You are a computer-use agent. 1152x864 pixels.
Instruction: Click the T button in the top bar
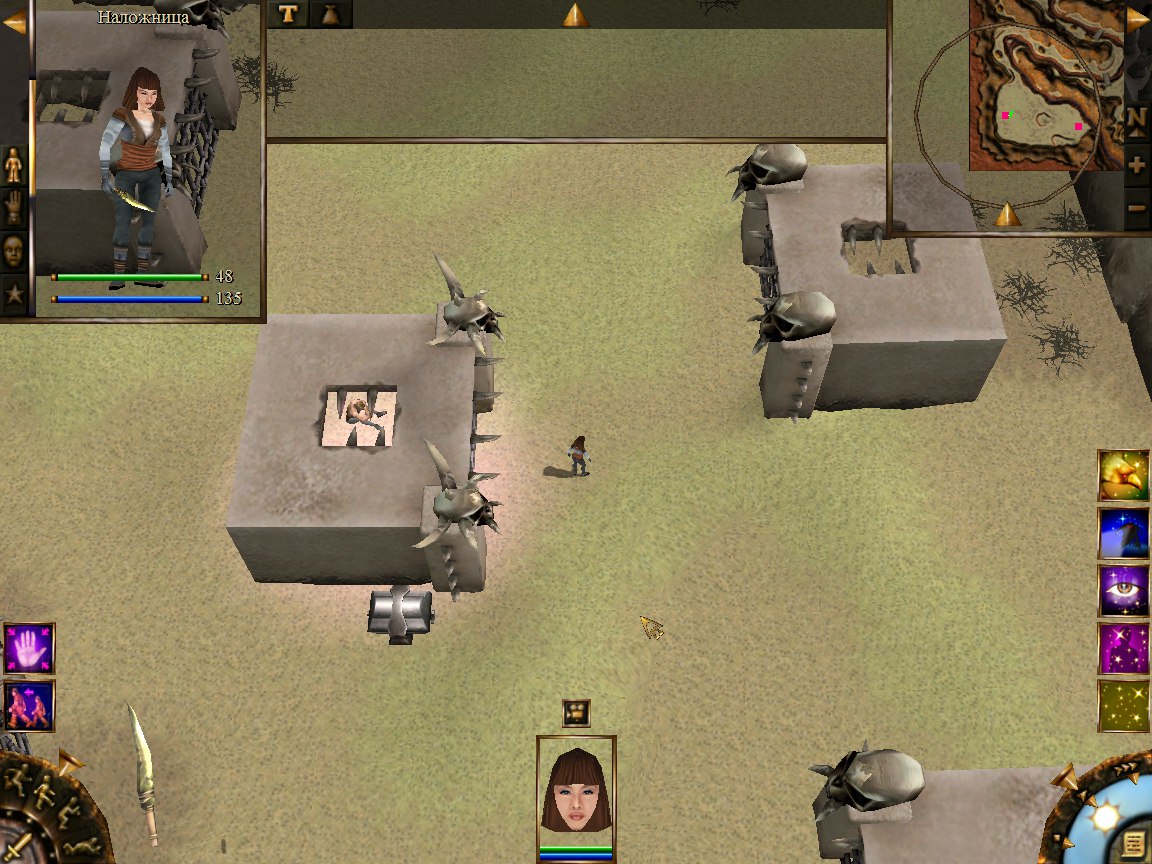tap(288, 14)
